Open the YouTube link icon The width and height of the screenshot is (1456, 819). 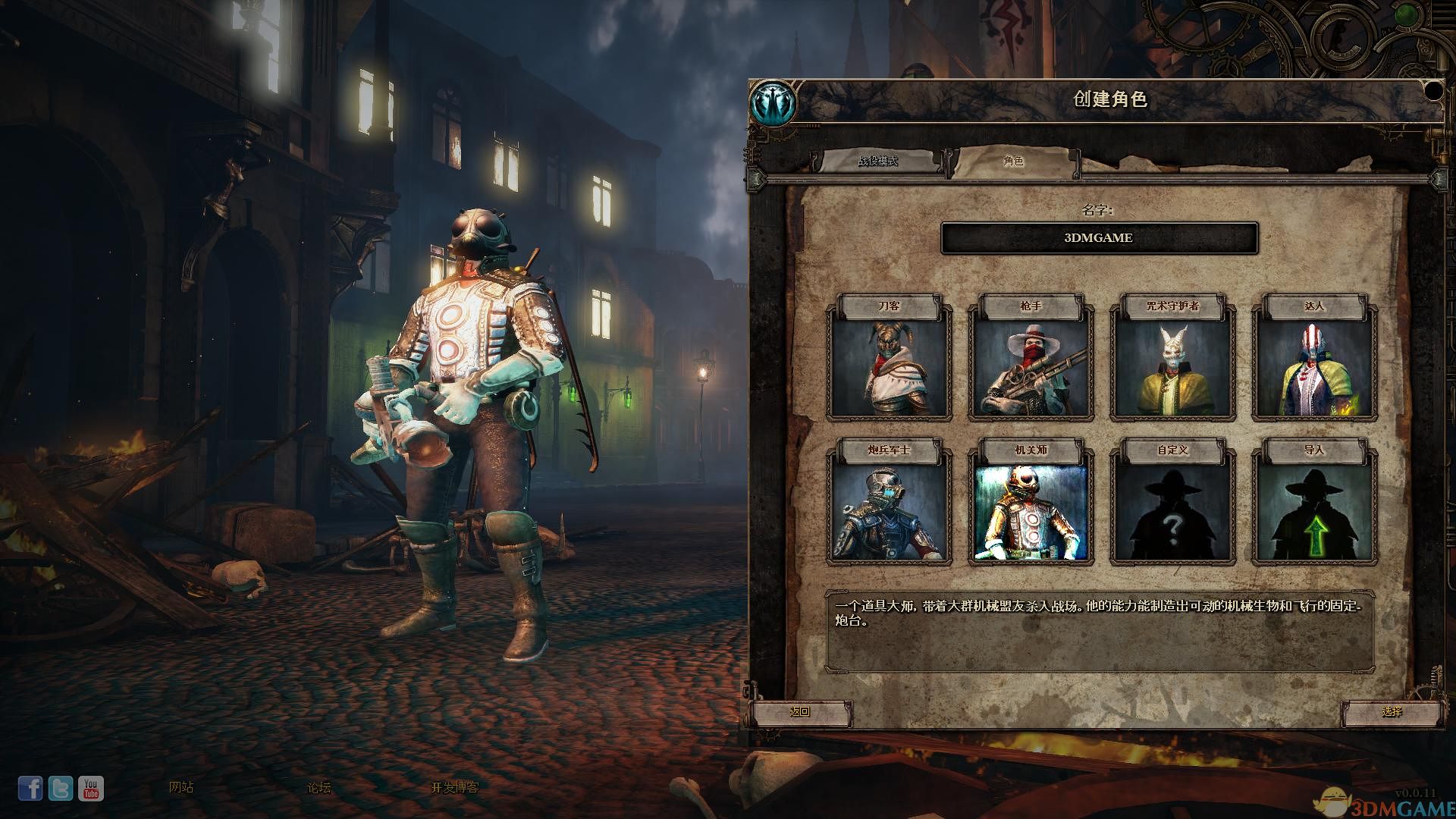pyautogui.click(x=91, y=789)
